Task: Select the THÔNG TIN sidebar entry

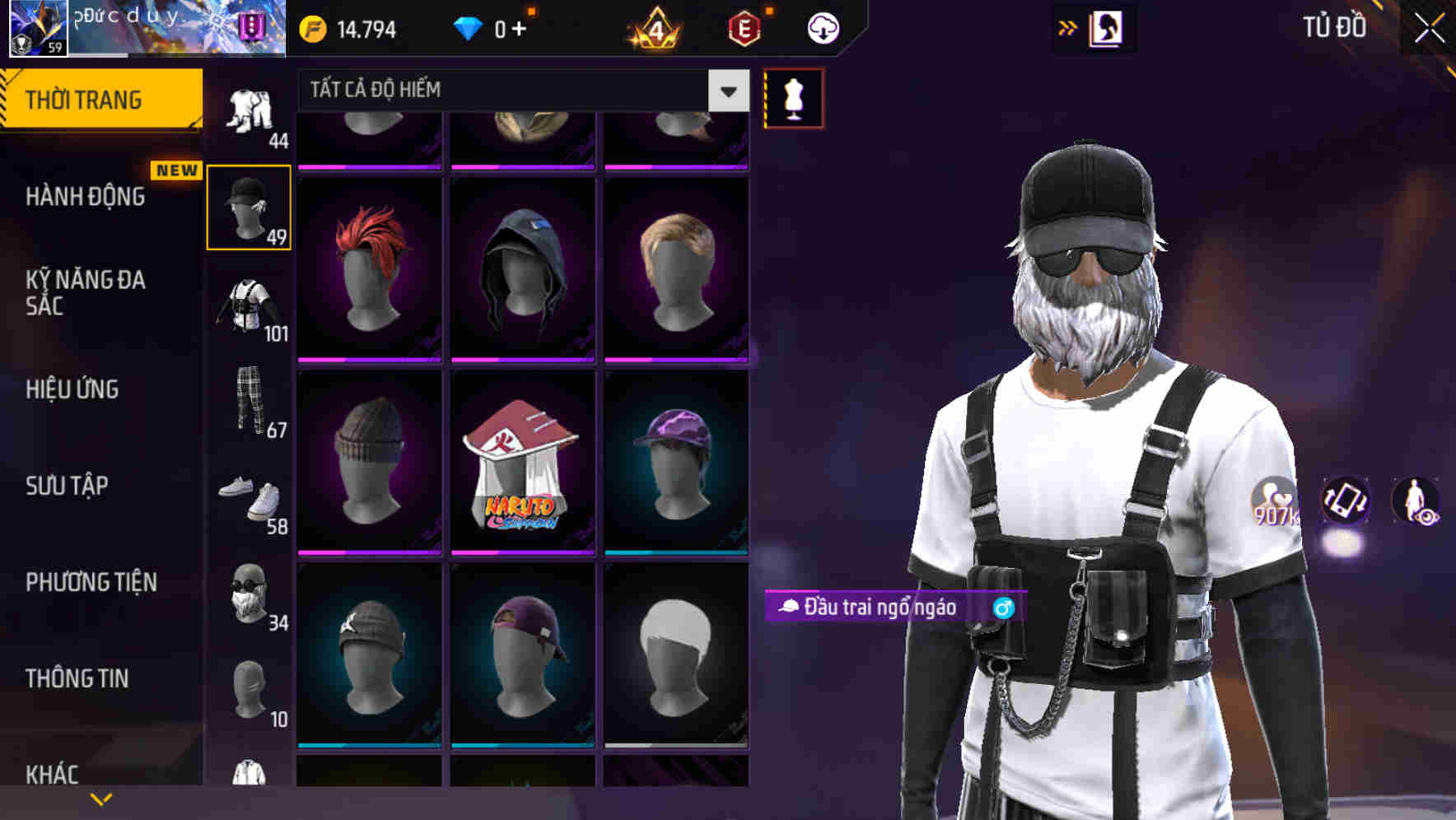Action: pos(75,678)
